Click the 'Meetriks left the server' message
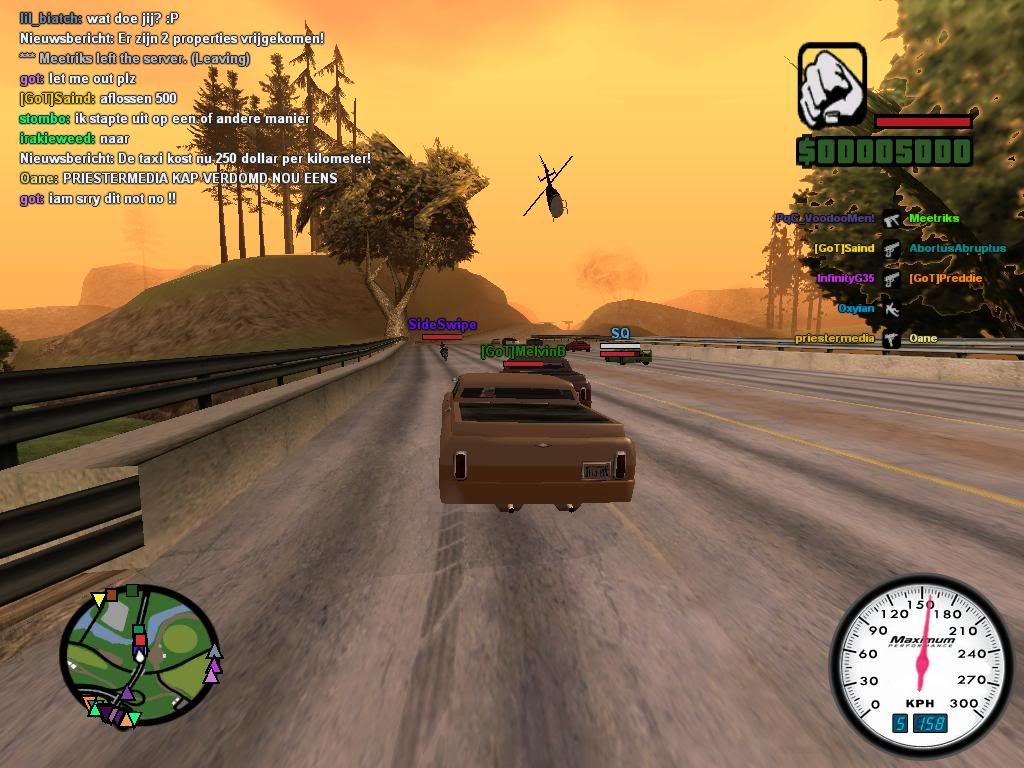The image size is (1024, 768). coord(134,58)
